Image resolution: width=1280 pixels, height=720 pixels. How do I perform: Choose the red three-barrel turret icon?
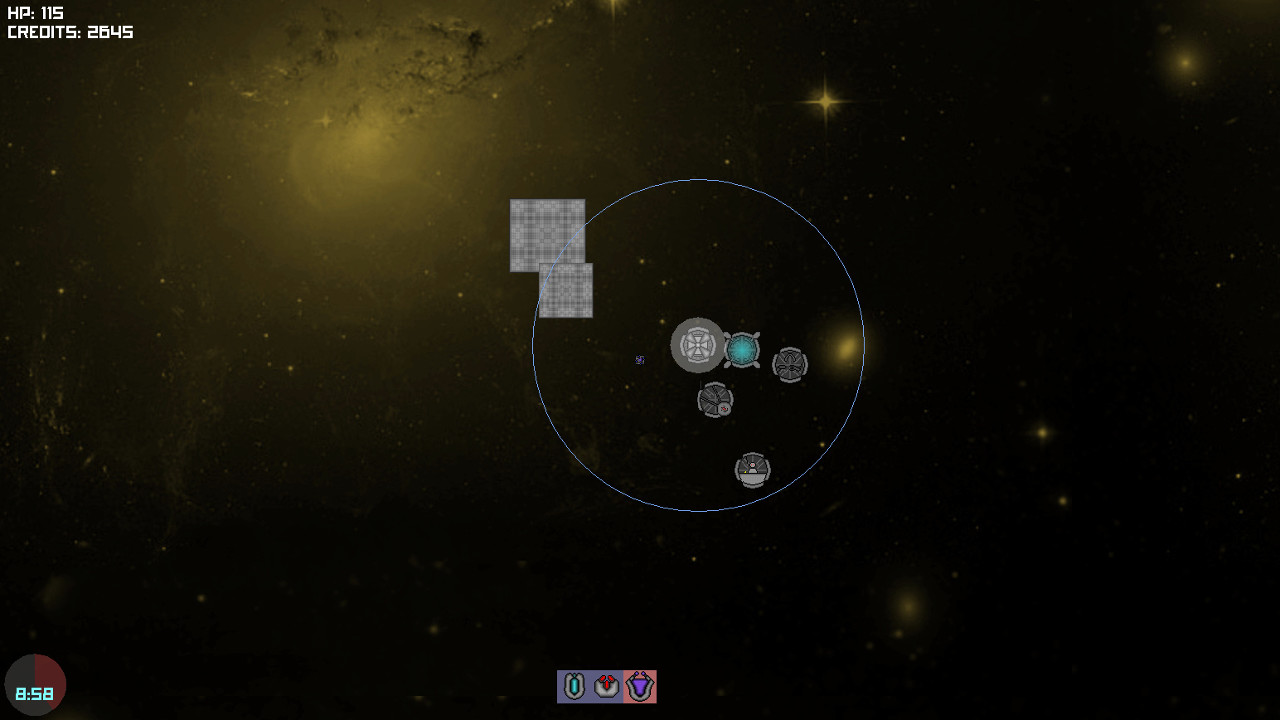pos(606,686)
